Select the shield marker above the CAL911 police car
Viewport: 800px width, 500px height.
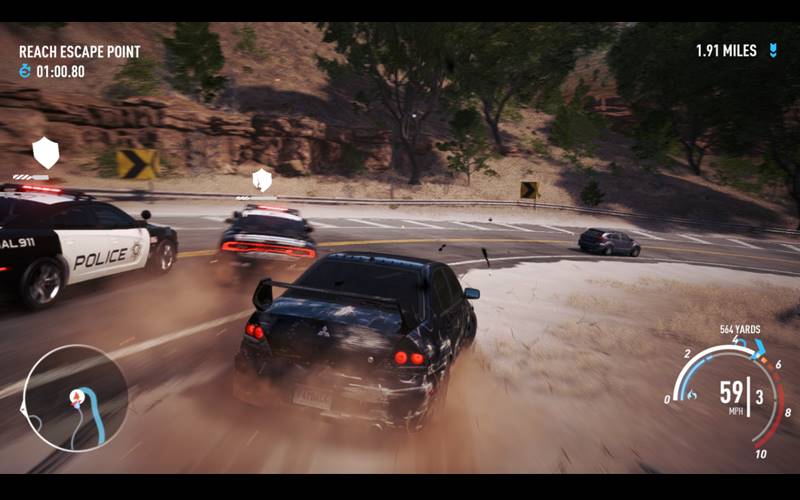click(x=45, y=152)
